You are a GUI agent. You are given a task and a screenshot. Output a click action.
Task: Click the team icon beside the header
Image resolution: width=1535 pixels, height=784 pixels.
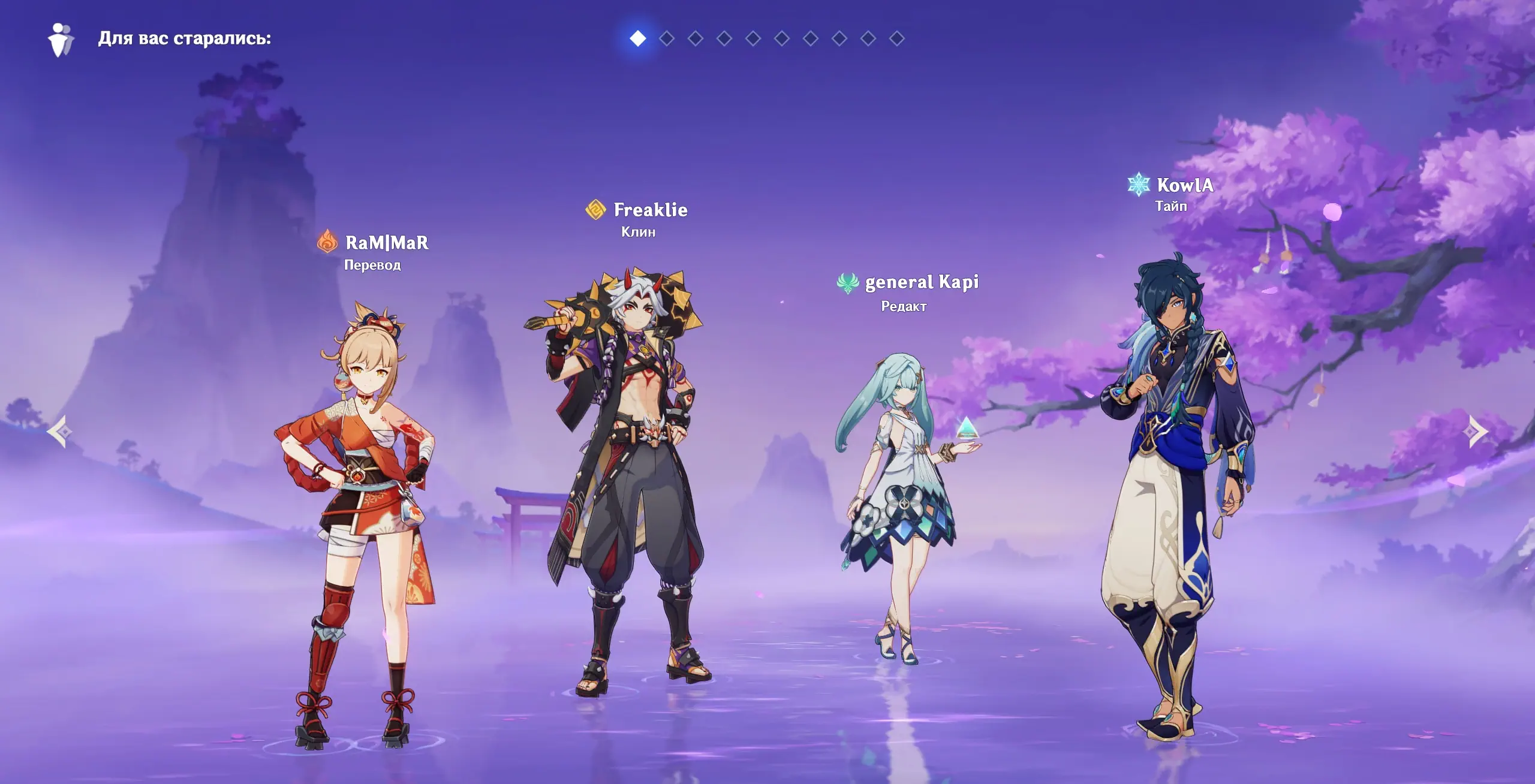pyautogui.click(x=61, y=40)
